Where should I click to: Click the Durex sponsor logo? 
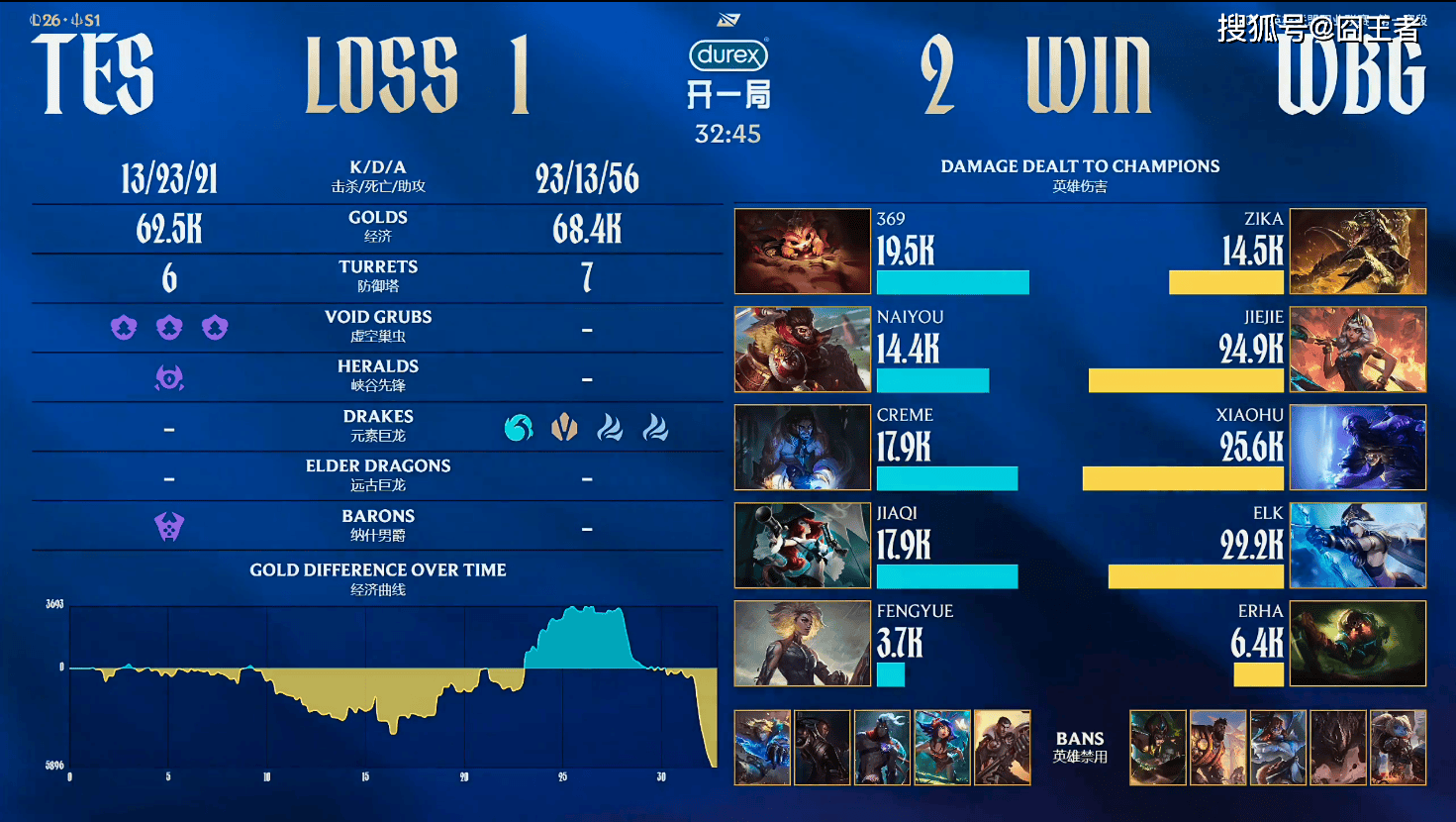click(728, 55)
